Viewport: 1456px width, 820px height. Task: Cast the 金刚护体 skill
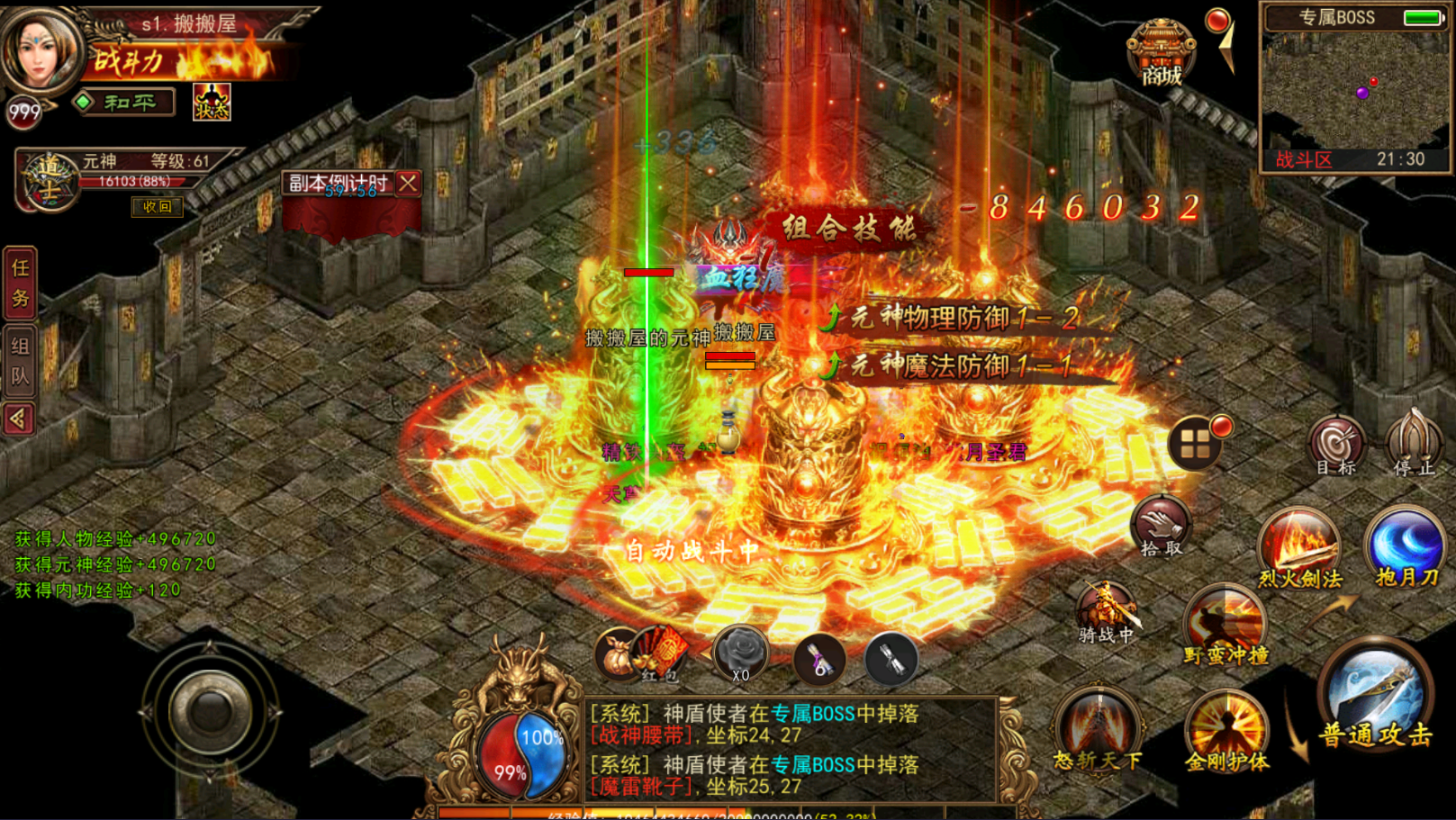pos(1226,730)
